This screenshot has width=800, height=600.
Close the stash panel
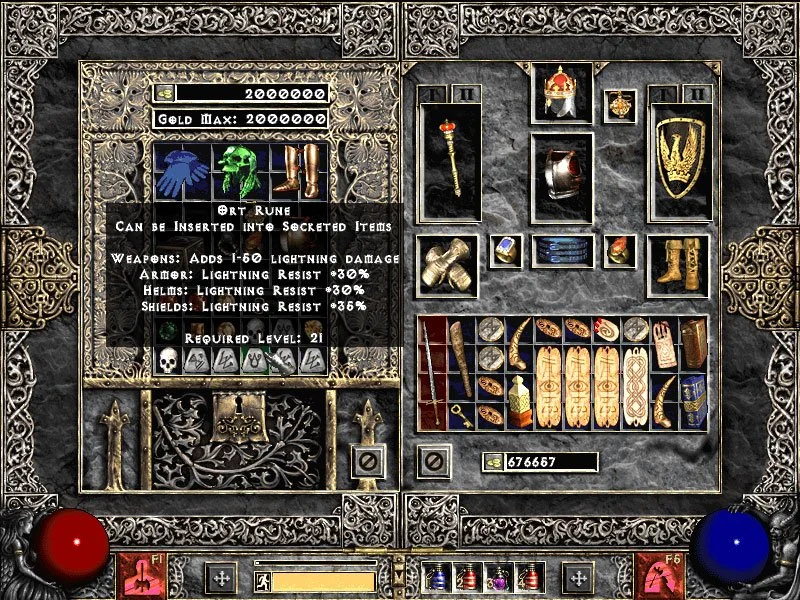[367, 462]
